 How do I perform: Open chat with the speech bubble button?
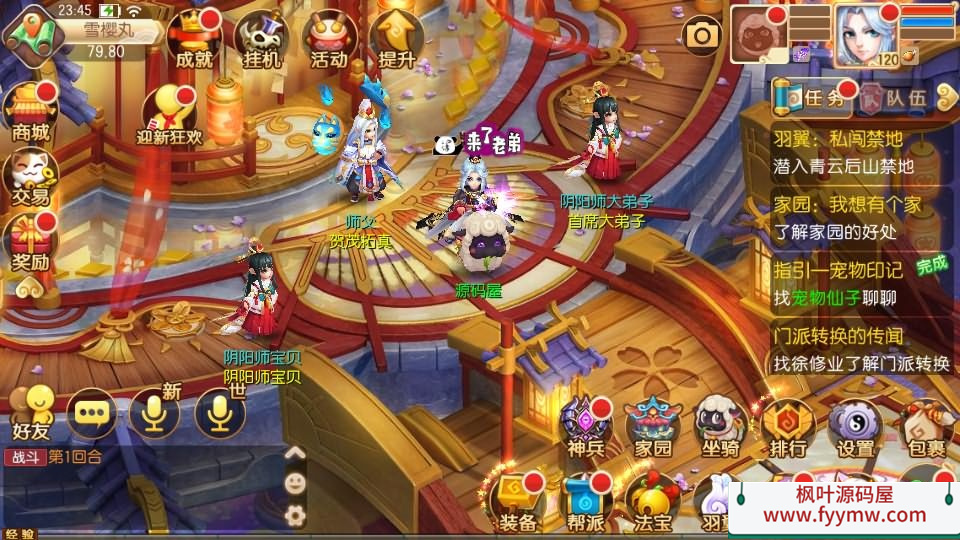92,412
